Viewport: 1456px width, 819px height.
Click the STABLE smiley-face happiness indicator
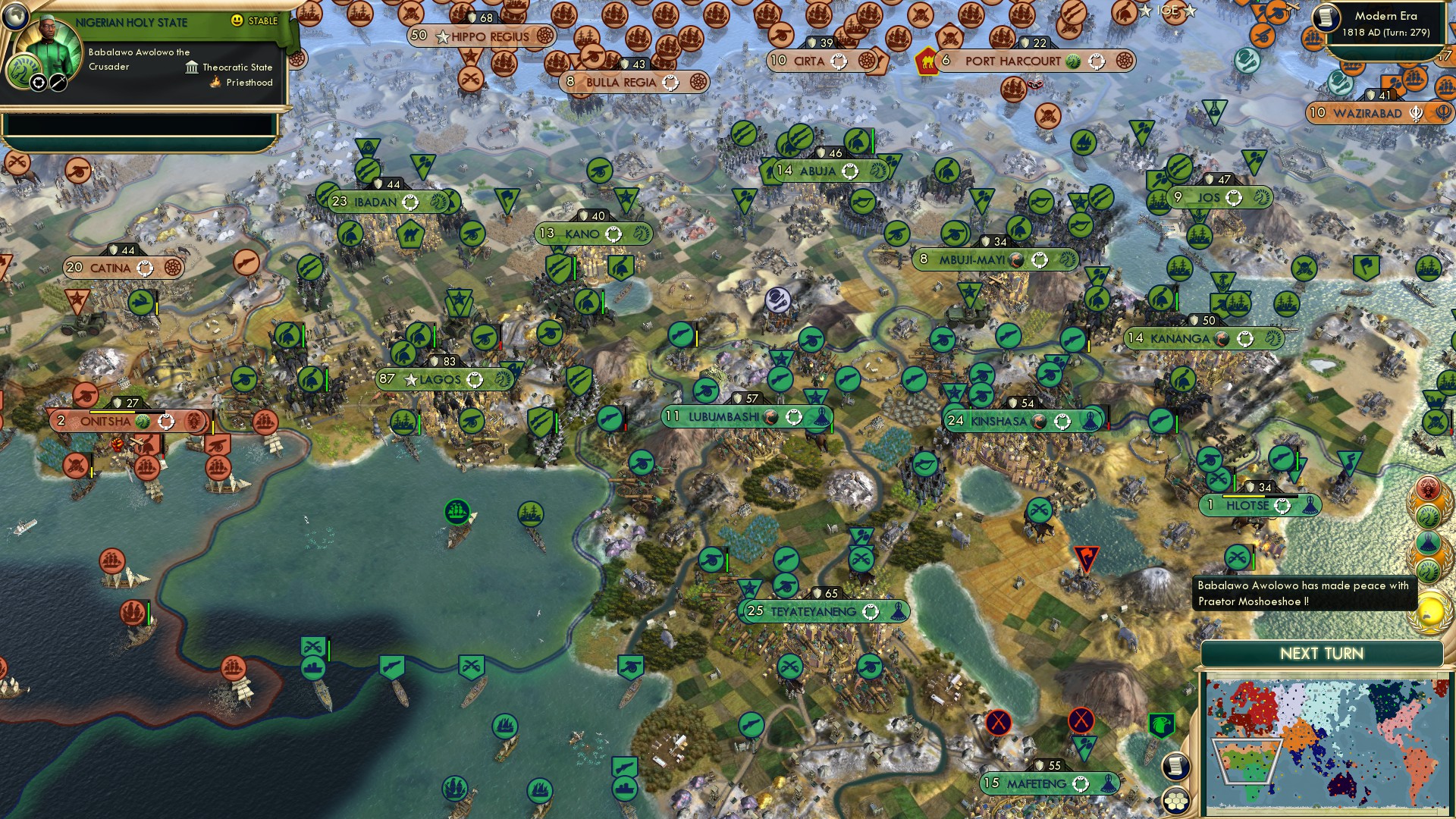coord(237,21)
